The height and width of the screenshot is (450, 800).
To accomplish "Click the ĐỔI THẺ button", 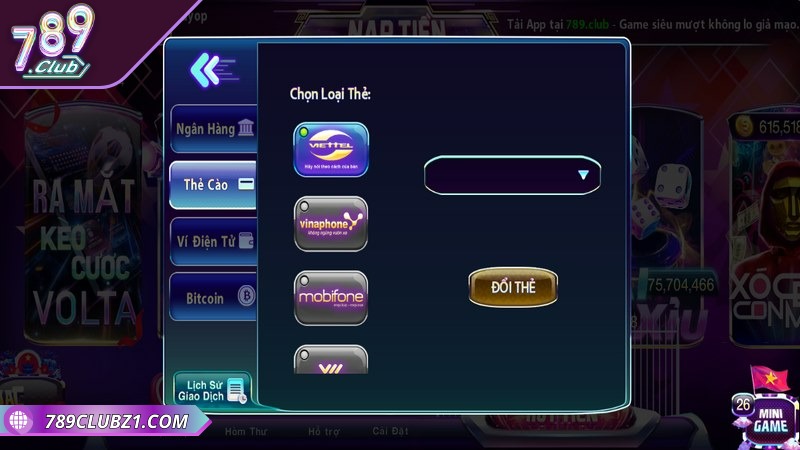I will point(513,287).
